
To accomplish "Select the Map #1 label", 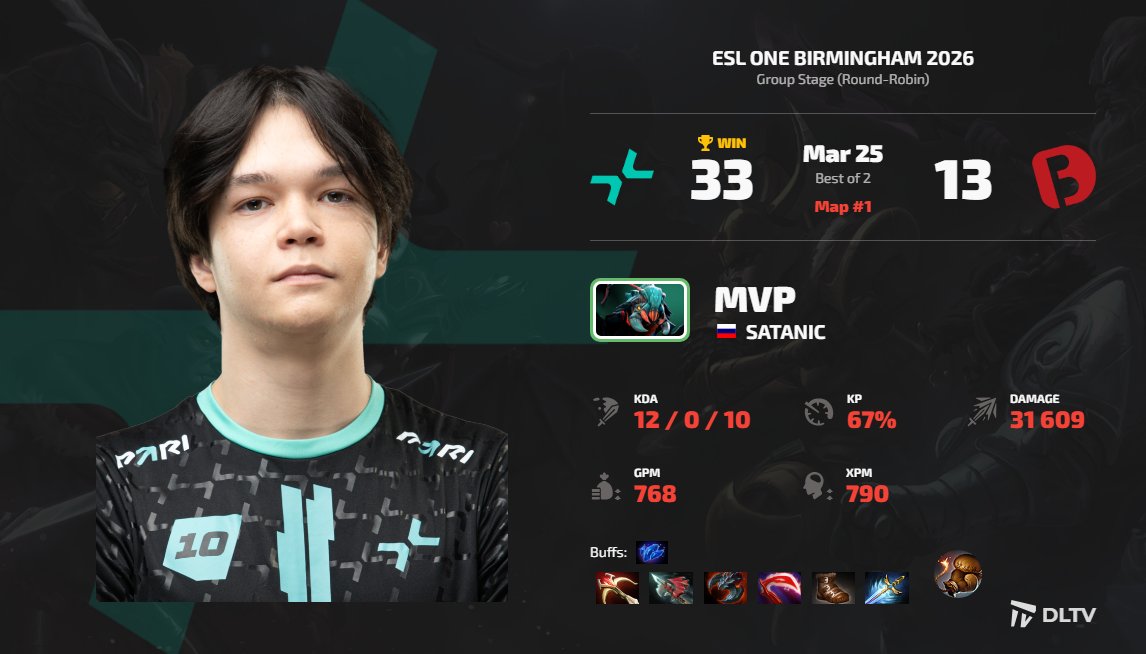I will pos(842,207).
